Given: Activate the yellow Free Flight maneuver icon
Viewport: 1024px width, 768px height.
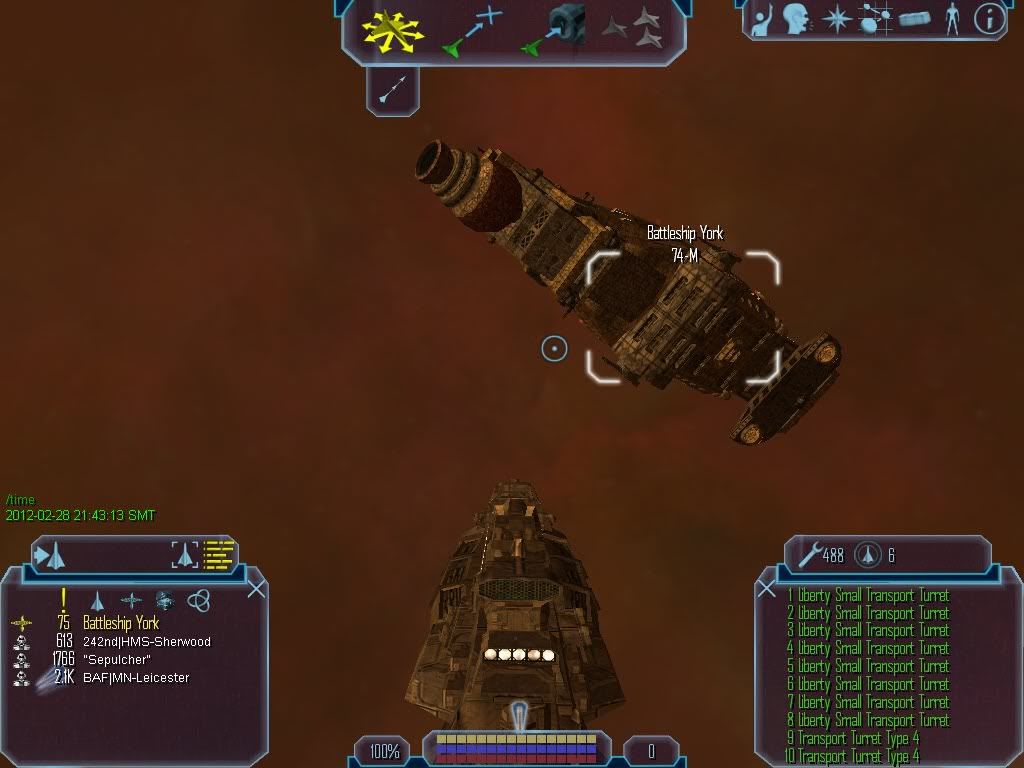Looking at the screenshot, I should click(x=394, y=32).
